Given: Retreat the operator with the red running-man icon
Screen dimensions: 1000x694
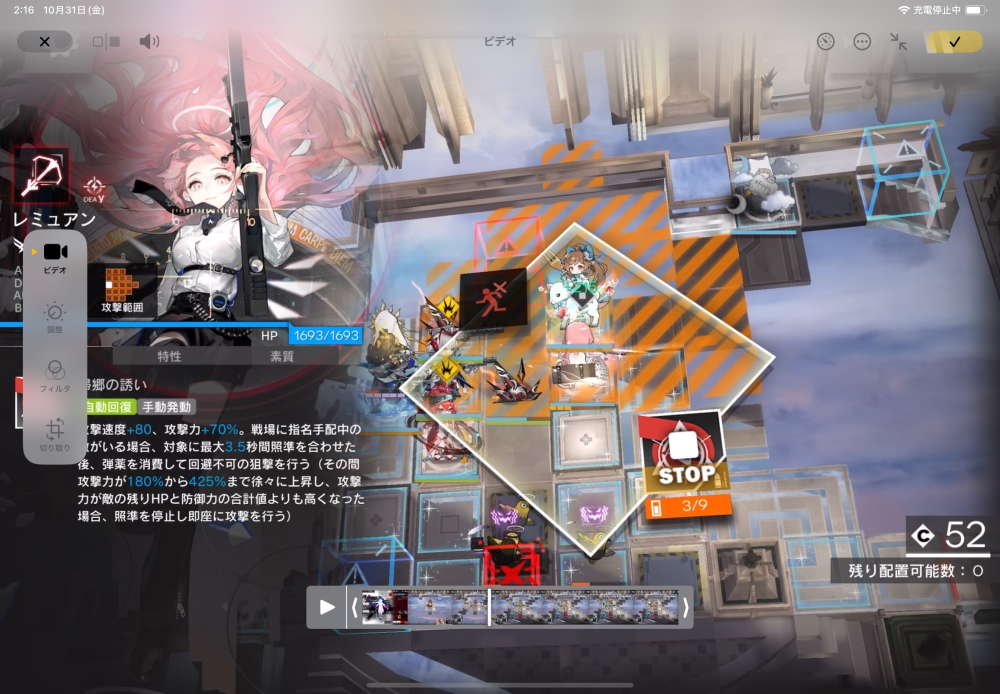Looking at the screenshot, I should coord(493,298).
